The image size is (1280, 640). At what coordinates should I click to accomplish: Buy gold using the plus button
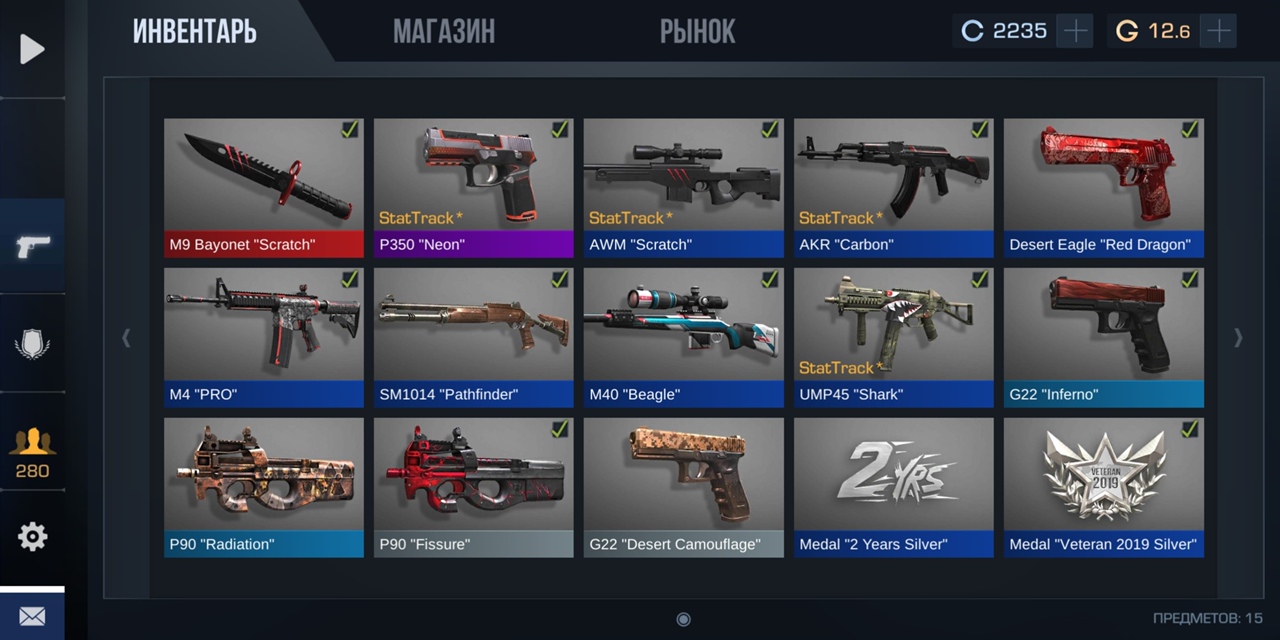(x=1218, y=31)
